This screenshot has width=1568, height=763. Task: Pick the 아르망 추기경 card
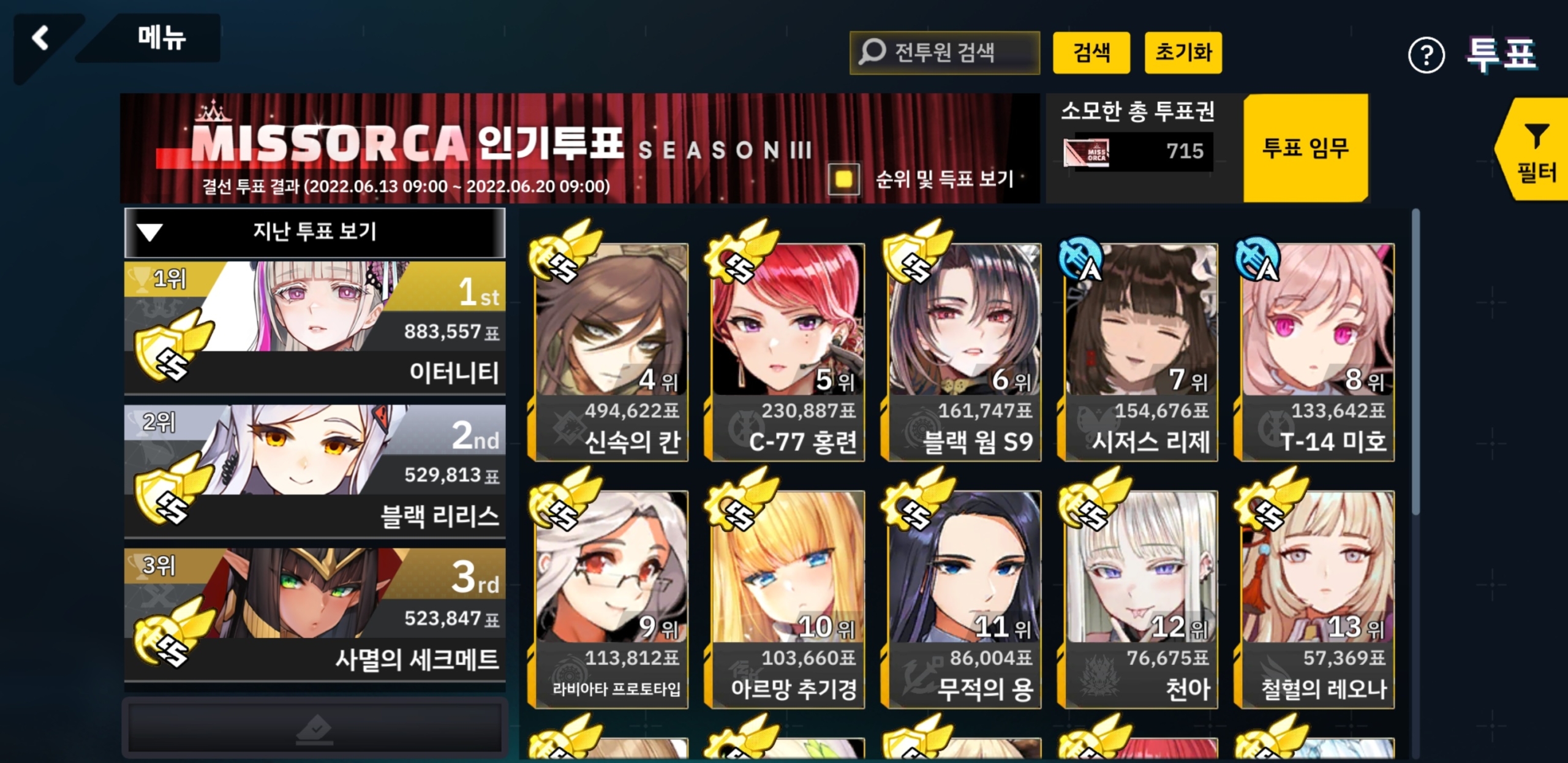pyautogui.click(x=787, y=599)
